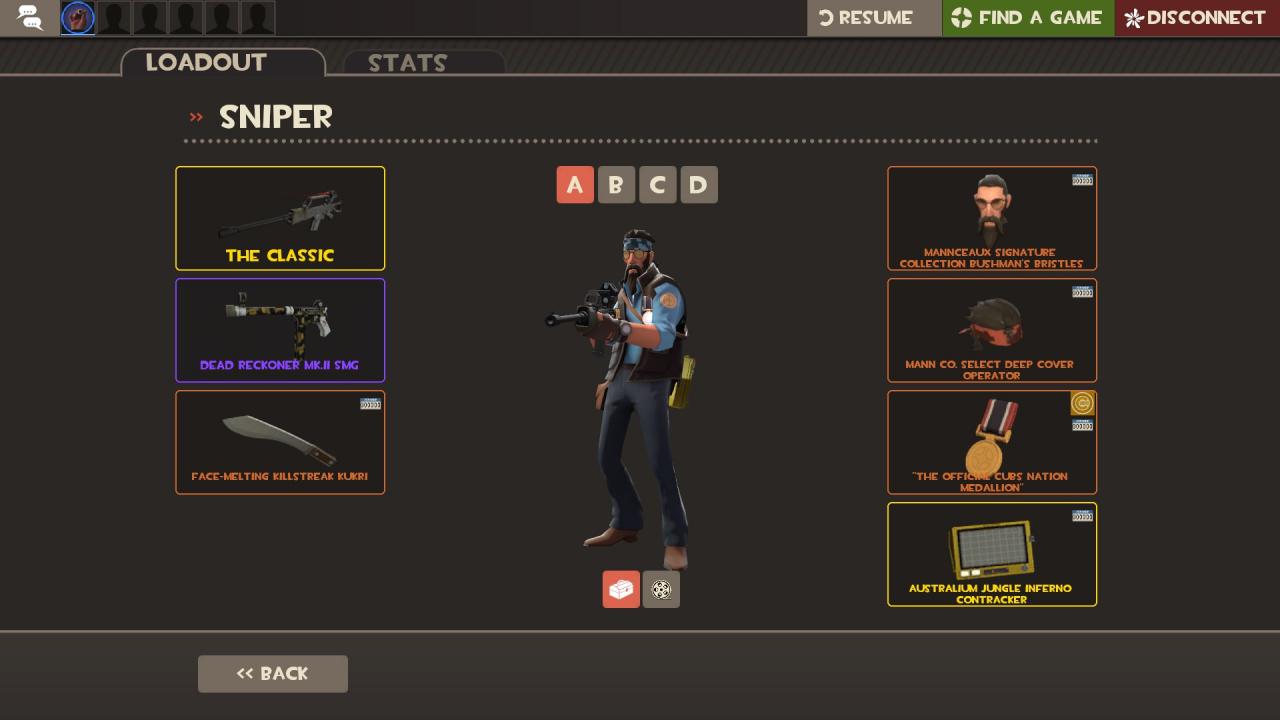Disconnect from the server

(x=1197, y=18)
